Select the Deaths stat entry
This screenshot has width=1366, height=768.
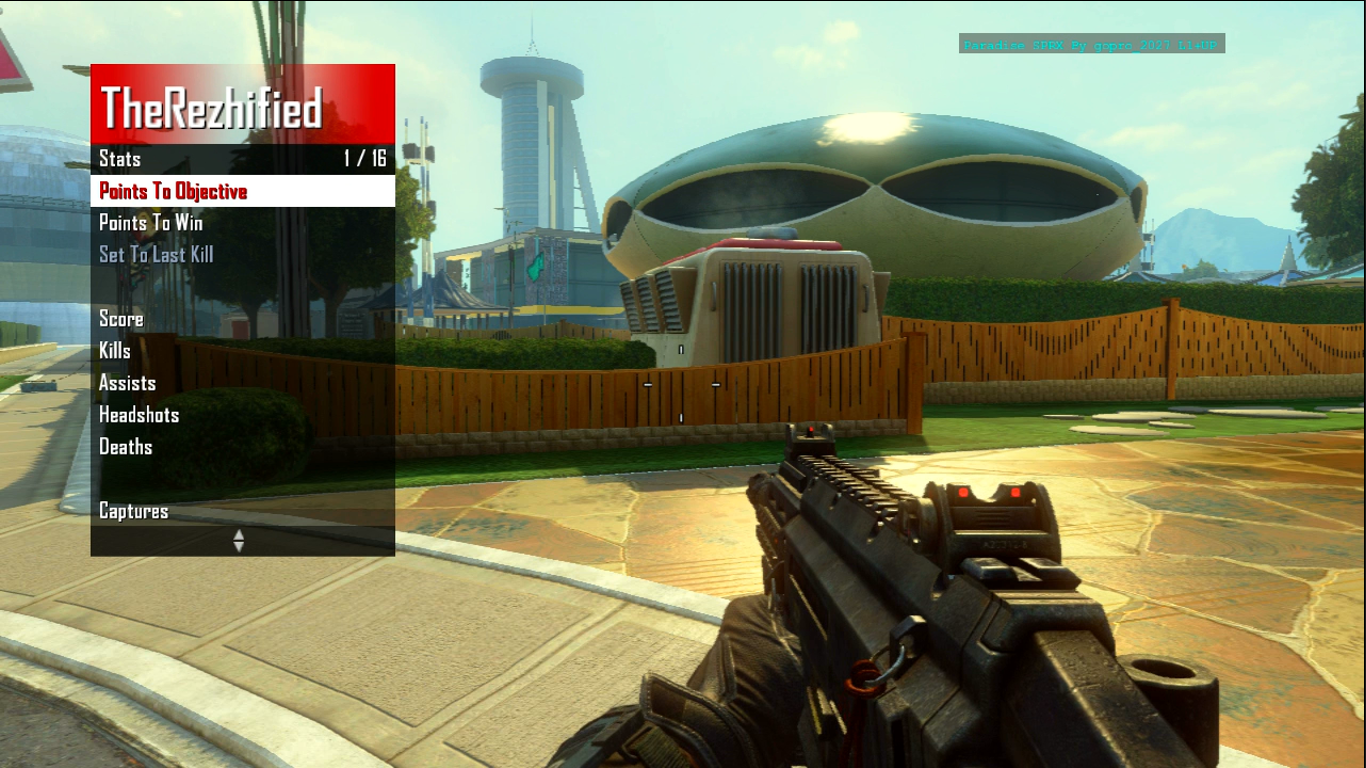point(126,447)
